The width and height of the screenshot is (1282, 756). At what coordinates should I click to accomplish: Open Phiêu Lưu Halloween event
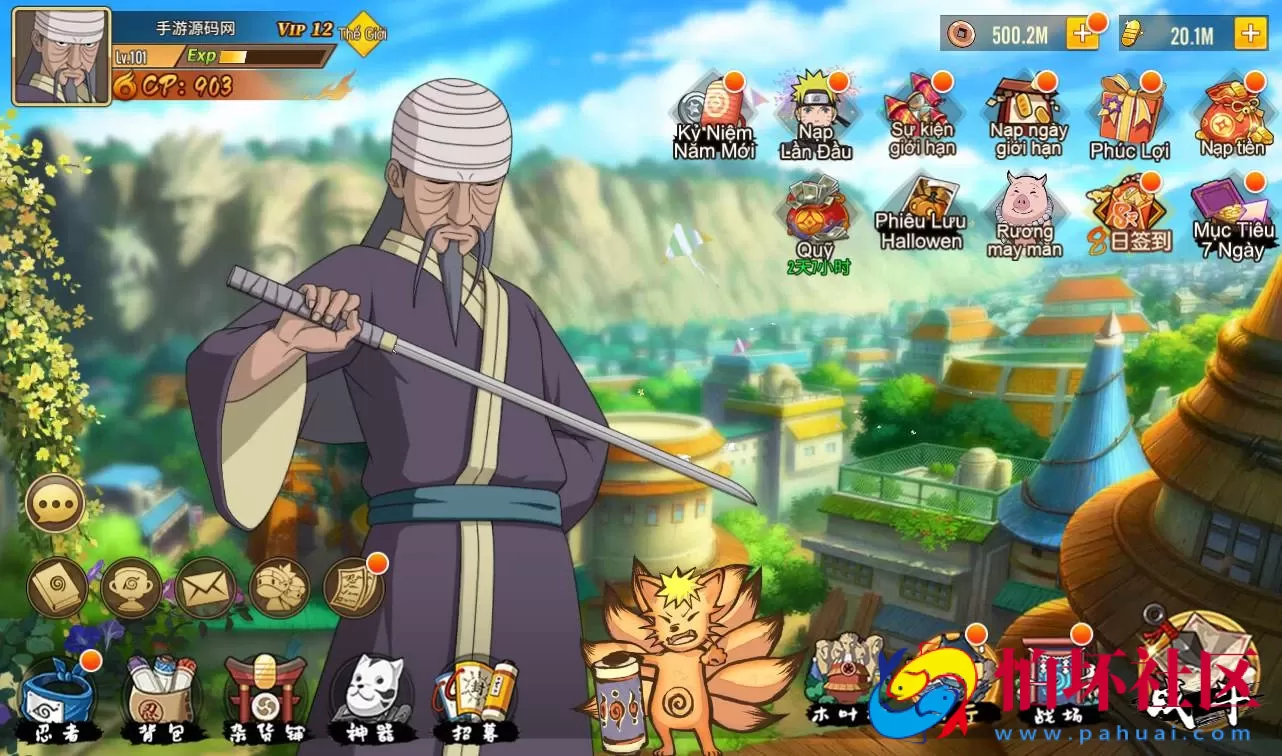tap(921, 214)
